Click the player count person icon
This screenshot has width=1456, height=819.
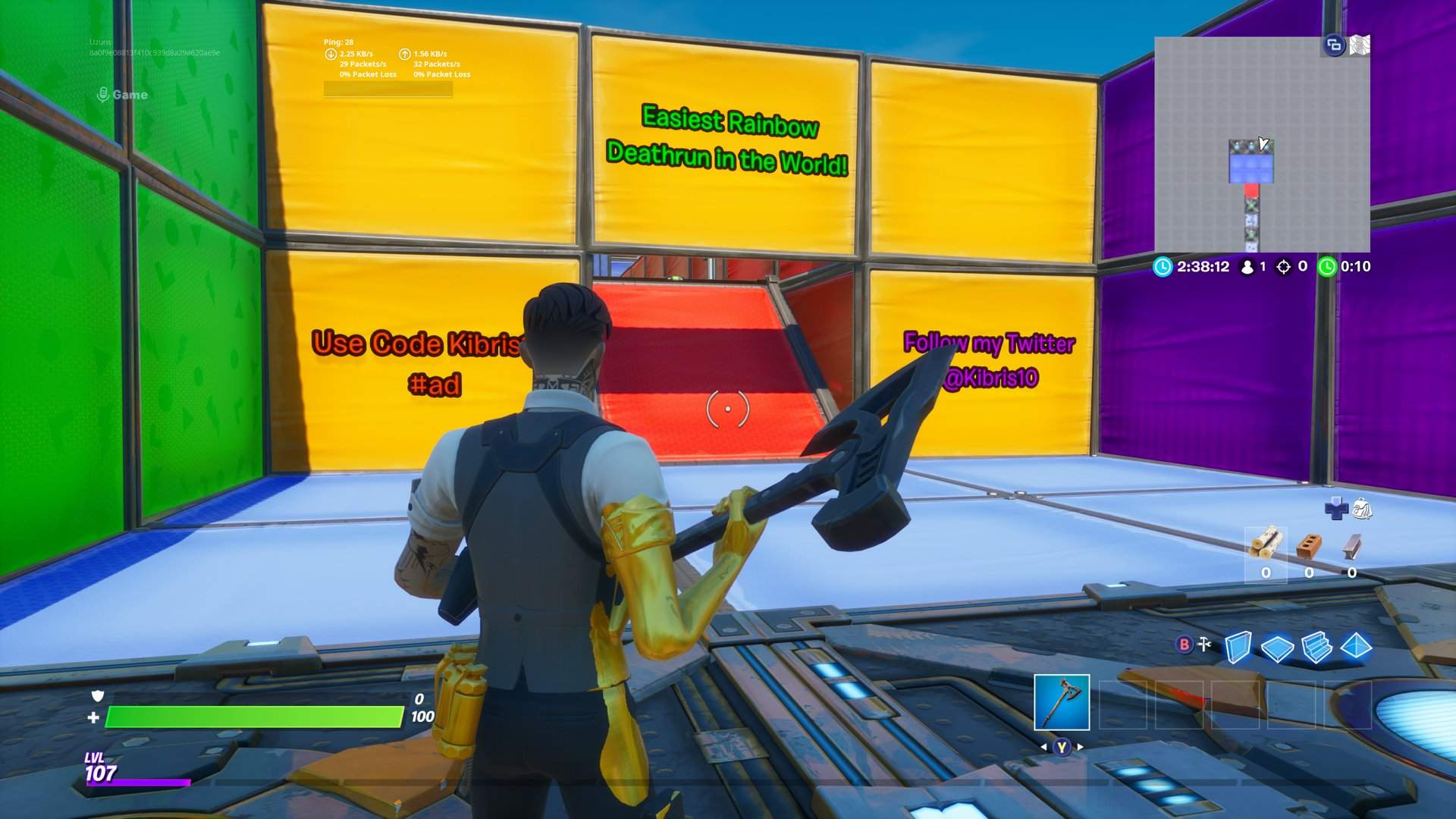pos(1247,267)
